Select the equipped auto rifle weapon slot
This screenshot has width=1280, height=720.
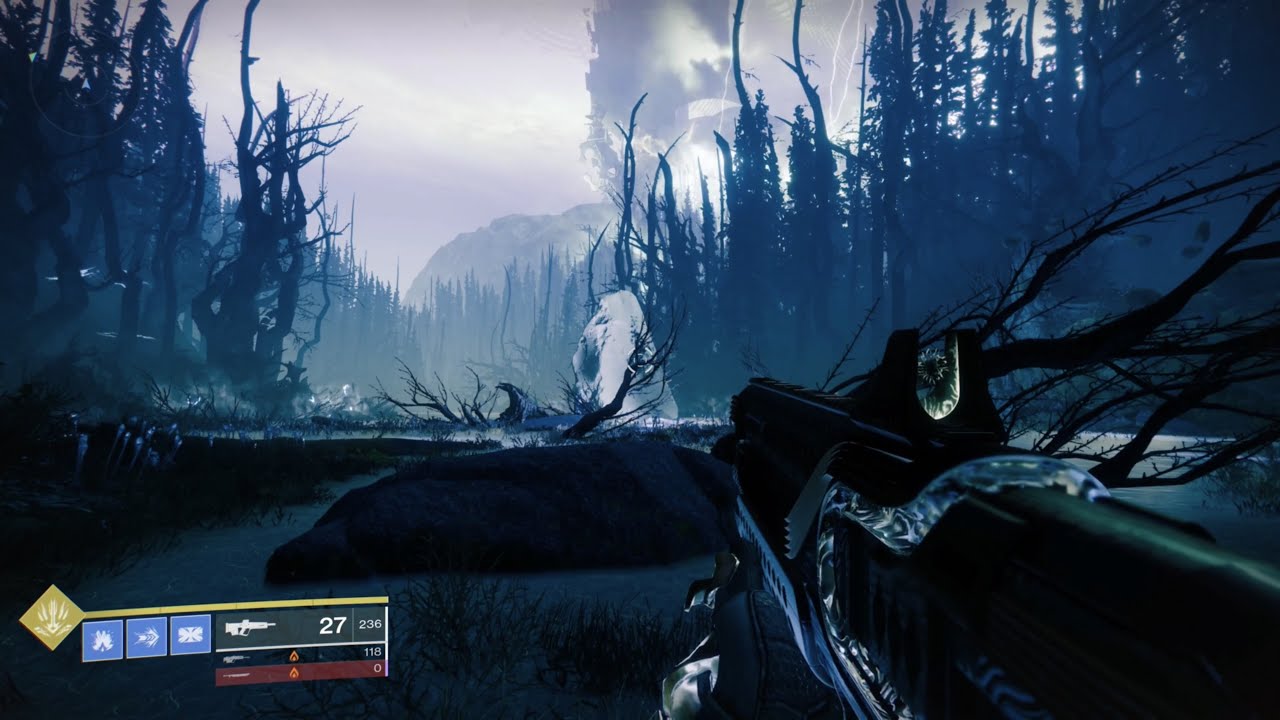point(301,627)
